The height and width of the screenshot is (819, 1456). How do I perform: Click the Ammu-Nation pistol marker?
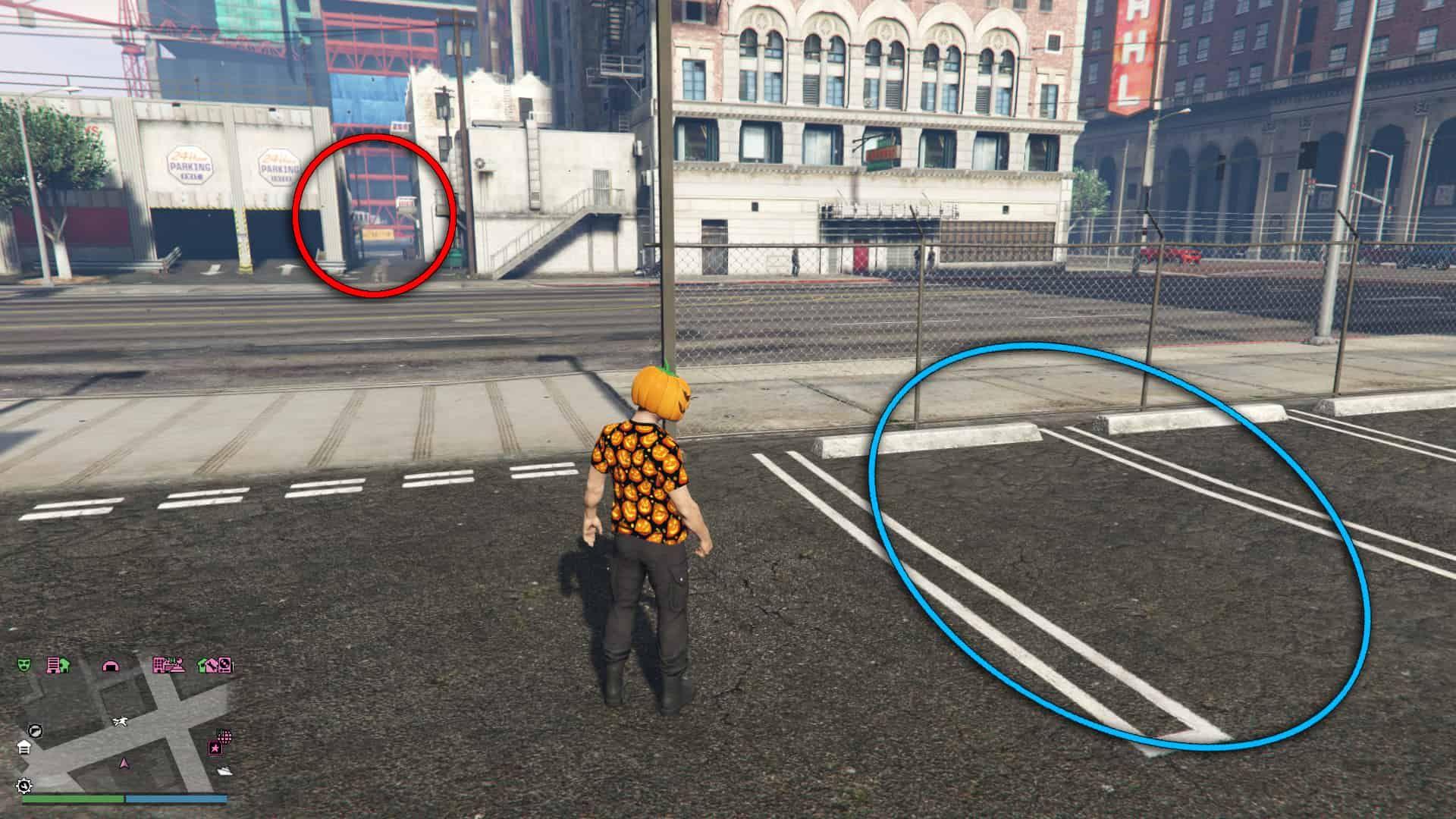[x=35, y=730]
